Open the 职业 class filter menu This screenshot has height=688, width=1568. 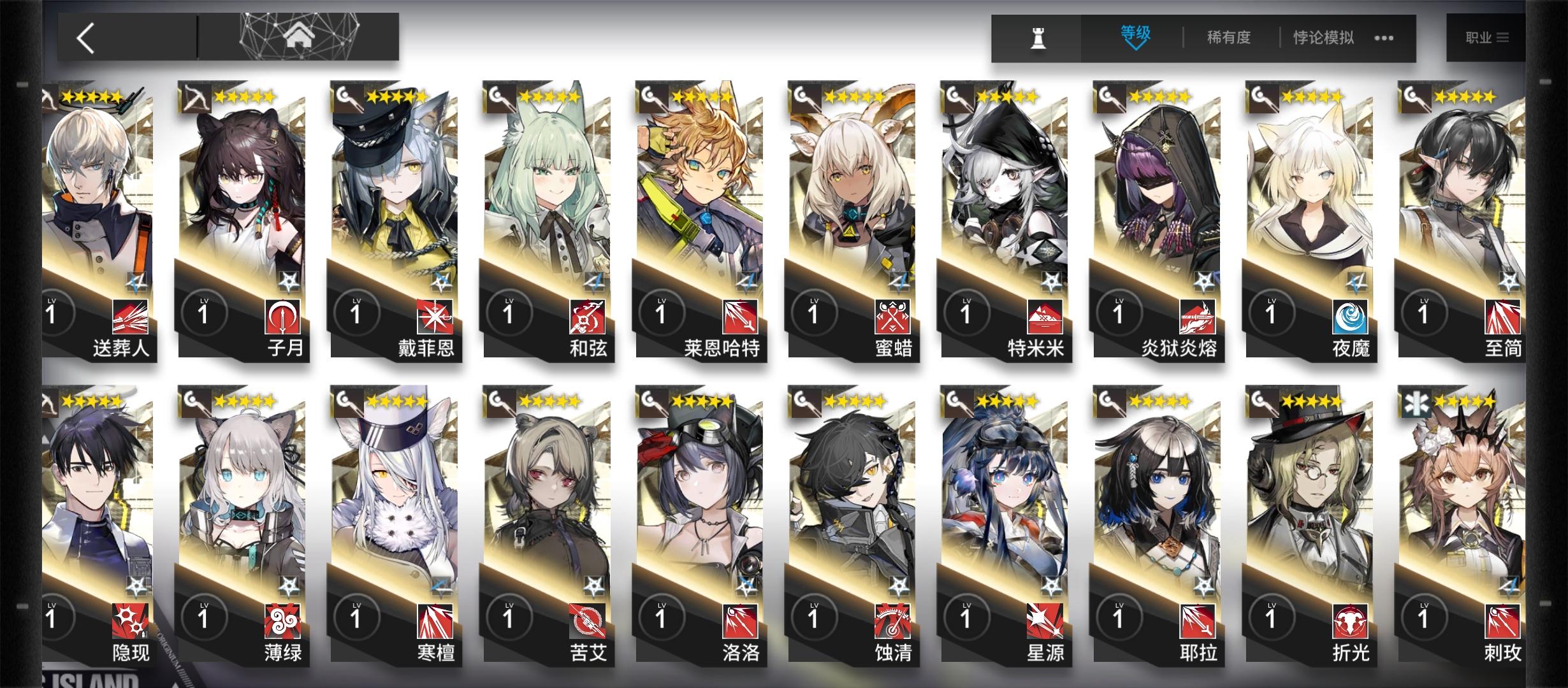(1485, 36)
